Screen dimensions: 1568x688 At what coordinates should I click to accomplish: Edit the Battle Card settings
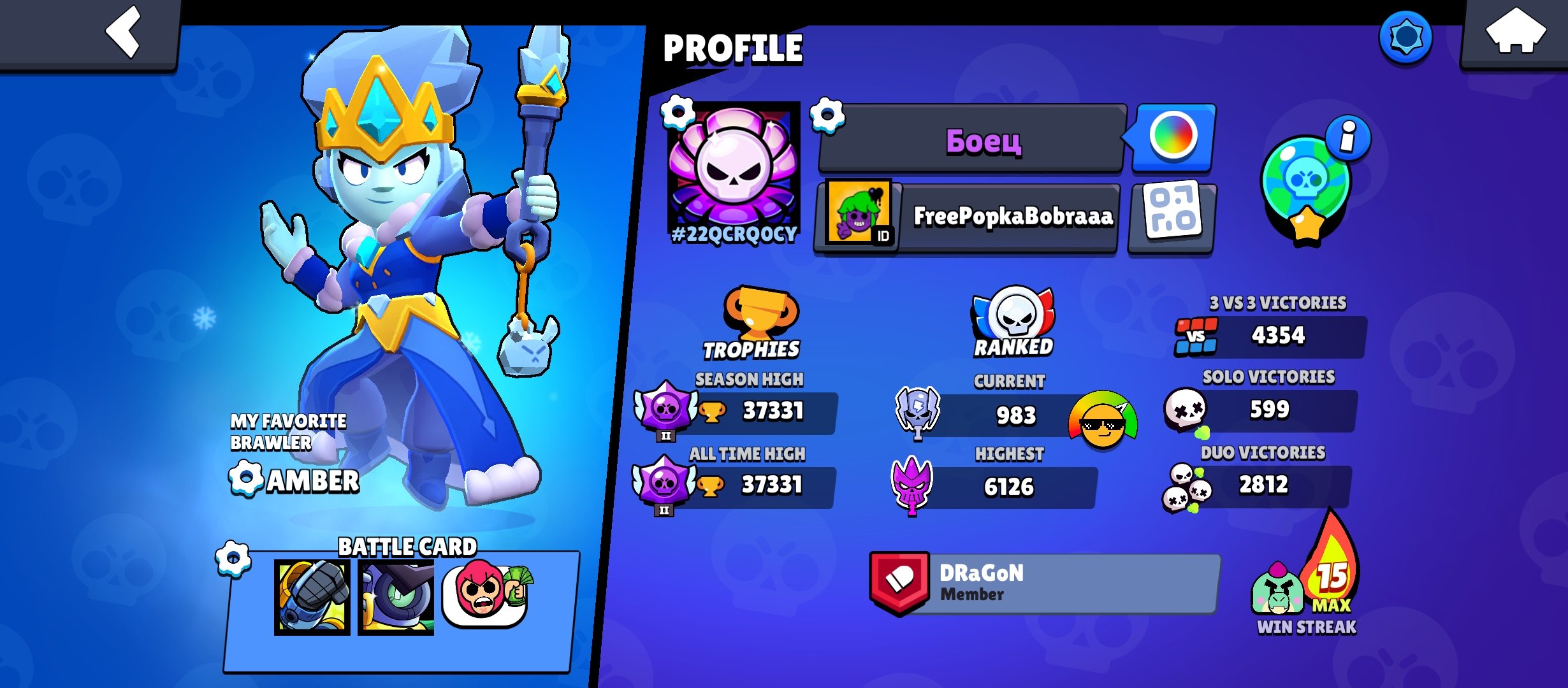tap(233, 559)
